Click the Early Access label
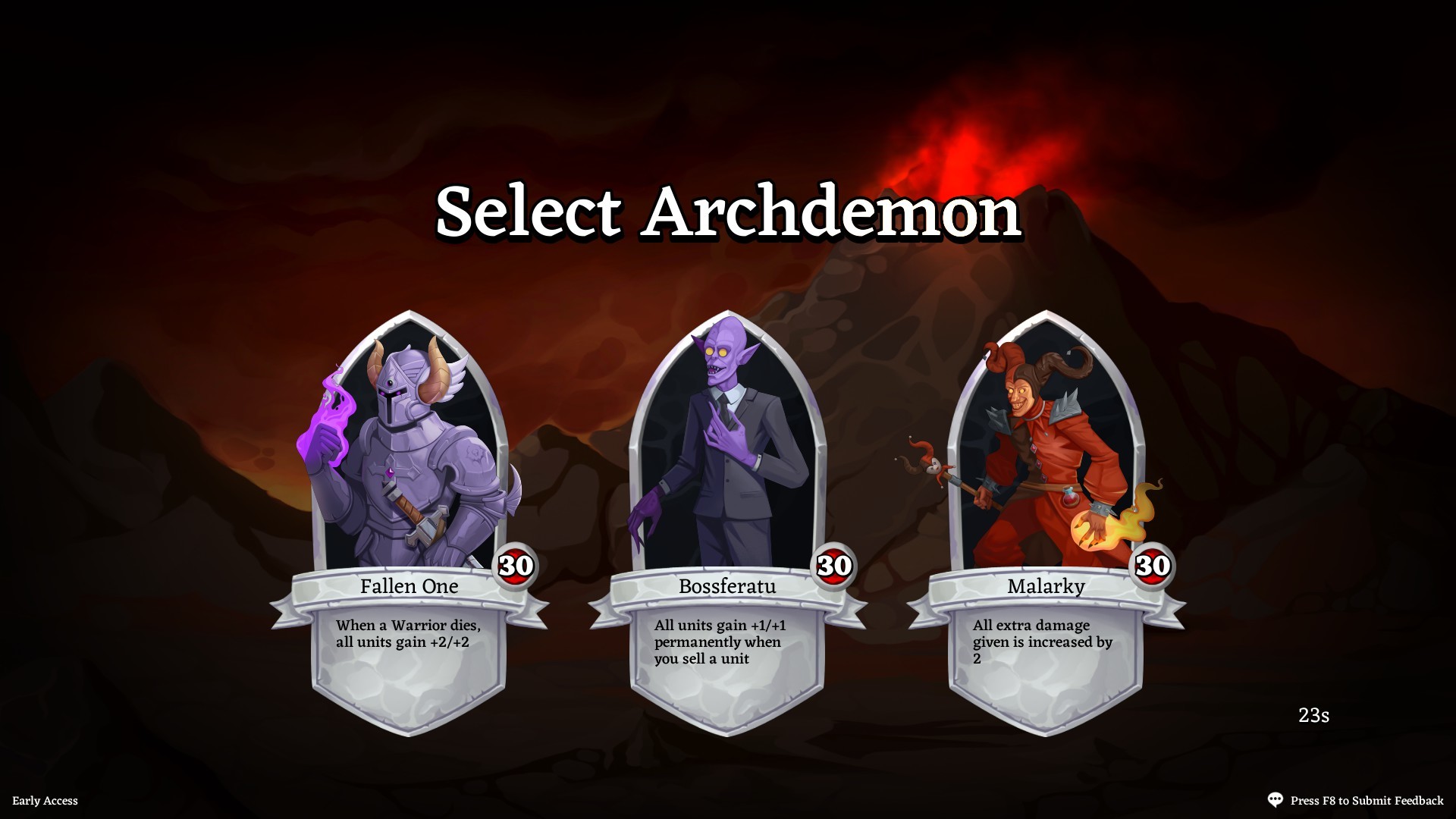Screen dimensions: 1456x819 (x=46, y=801)
